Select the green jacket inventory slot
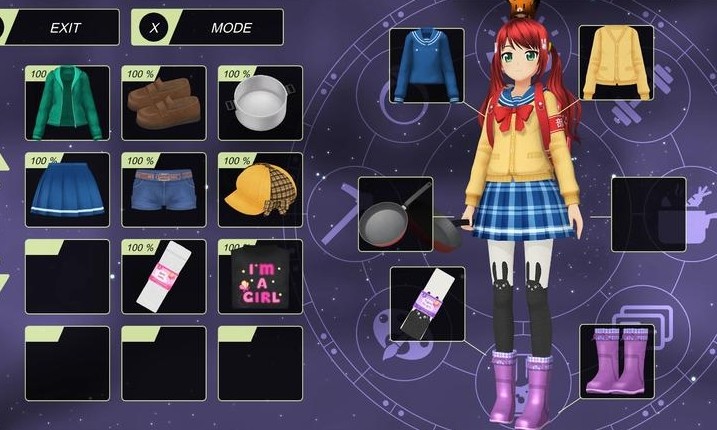This screenshot has height=430, width=717. click(x=67, y=104)
